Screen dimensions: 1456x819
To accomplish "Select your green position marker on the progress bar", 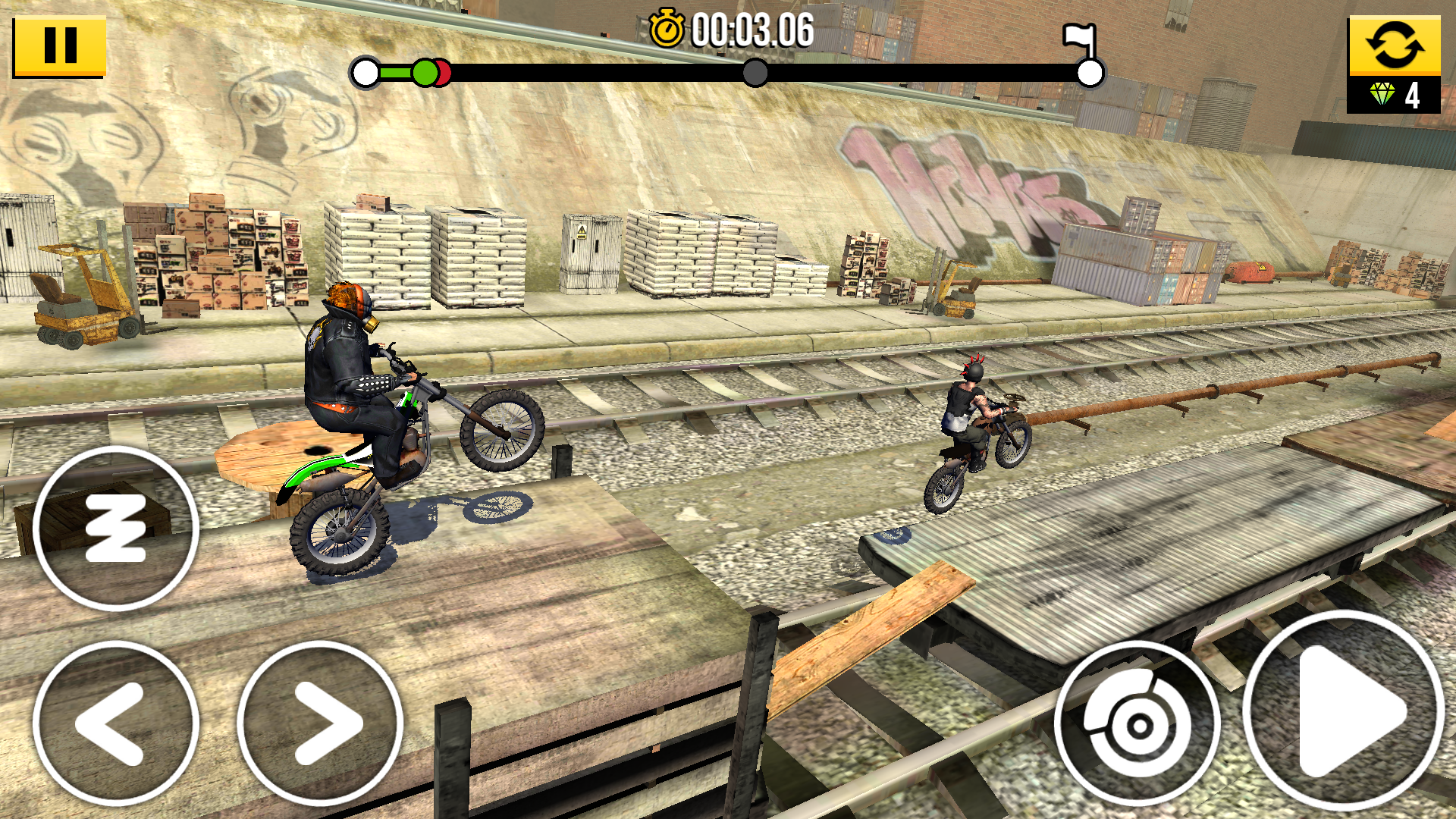I will 427,74.
